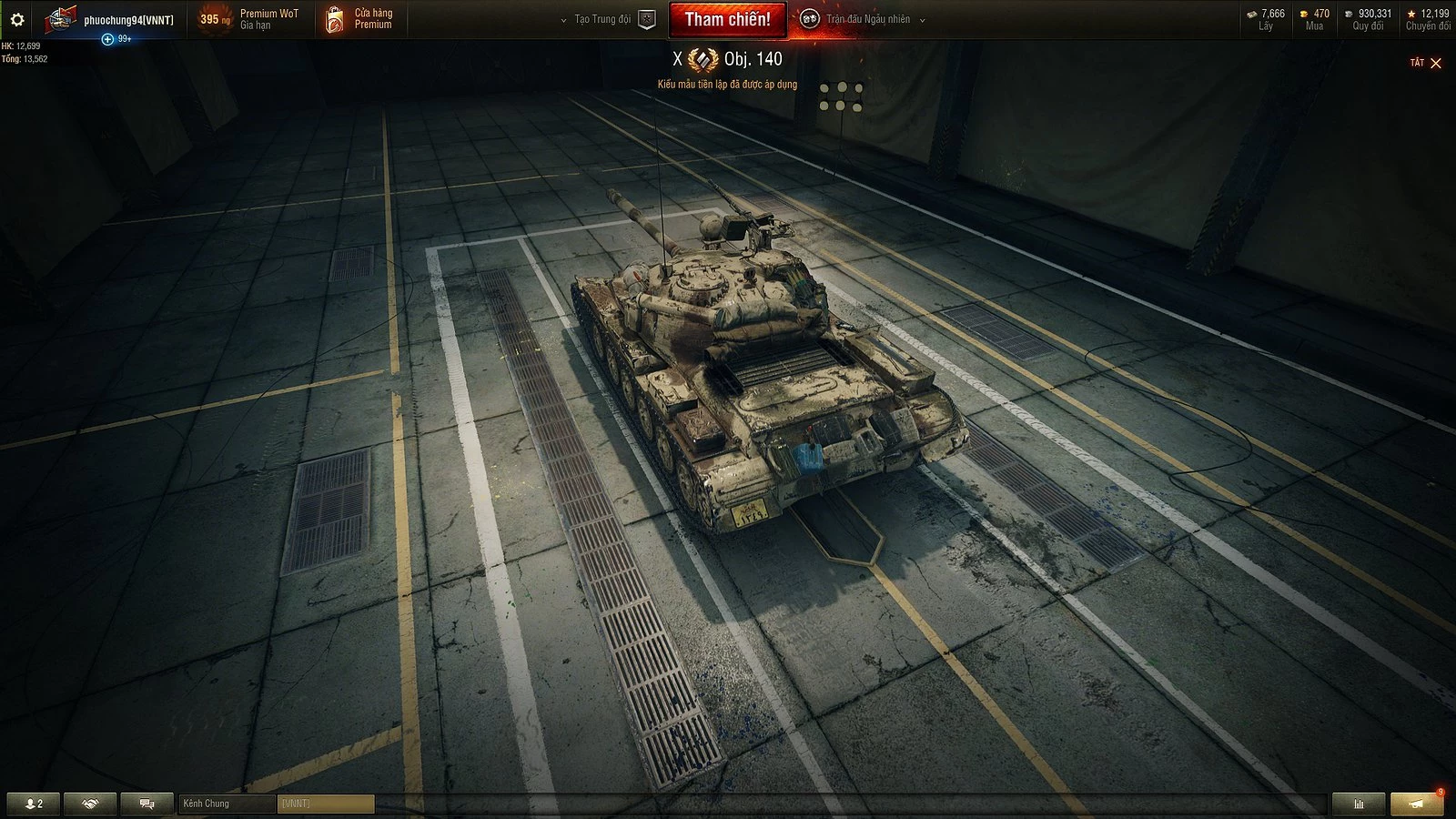Open the contacts list icon bottom-left
This screenshot has height=819, width=1456.
(x=32, y=803)
